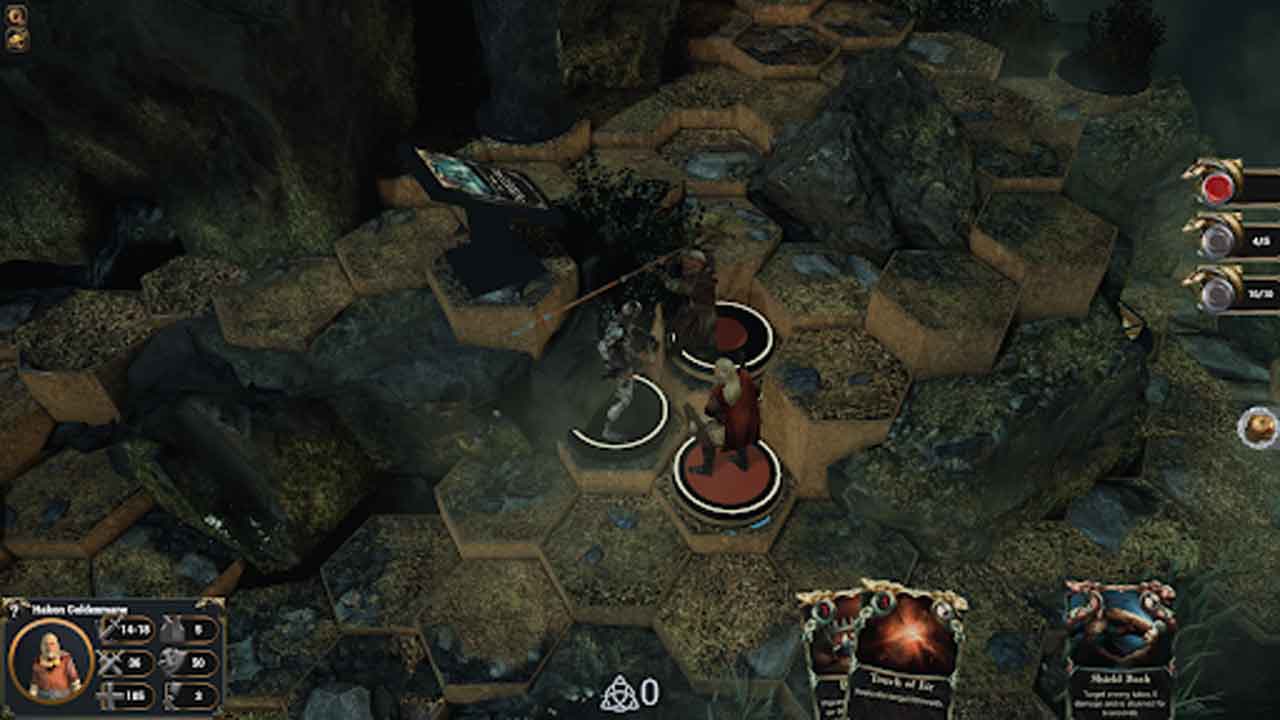The height and width of the screenshot is (720, 1280).
Task: Click the round golden icon at the right edge
Action: coord(1260,428)
